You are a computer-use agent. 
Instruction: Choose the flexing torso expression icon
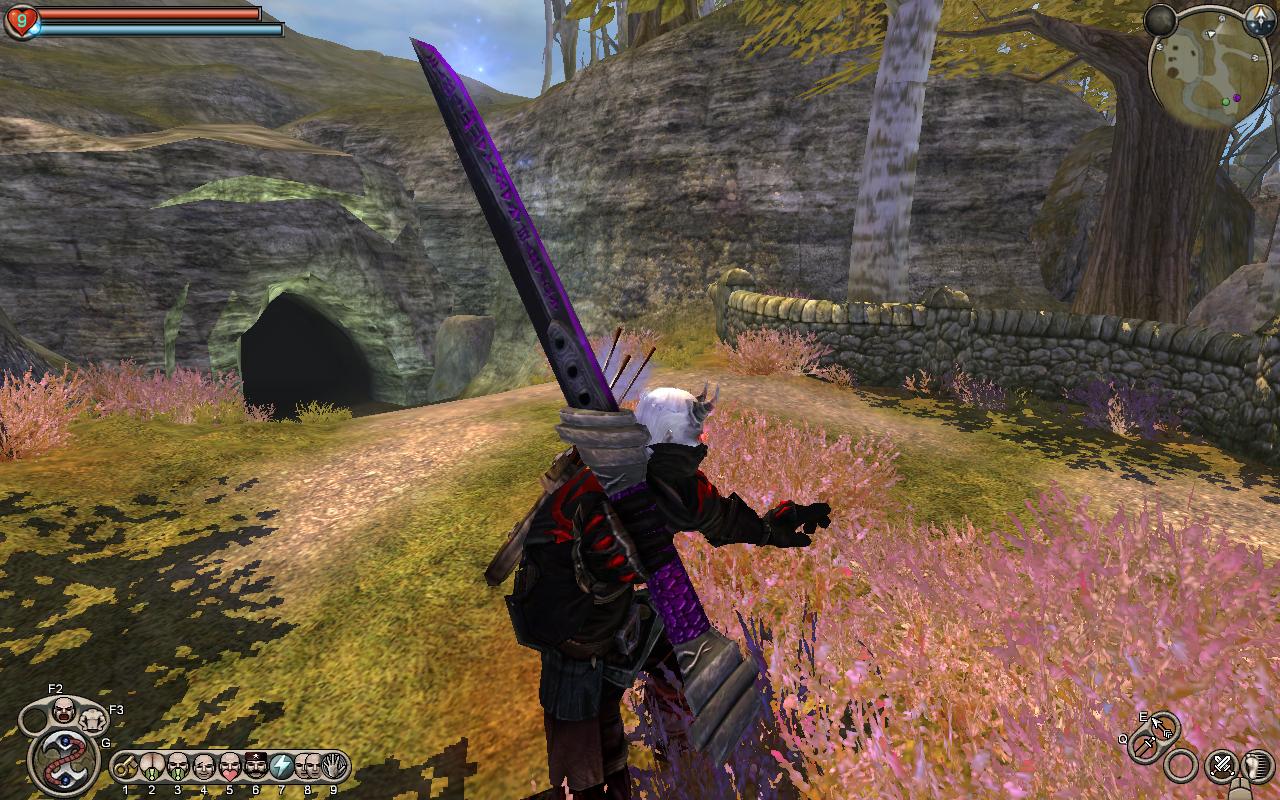click(x=92, y=718)
